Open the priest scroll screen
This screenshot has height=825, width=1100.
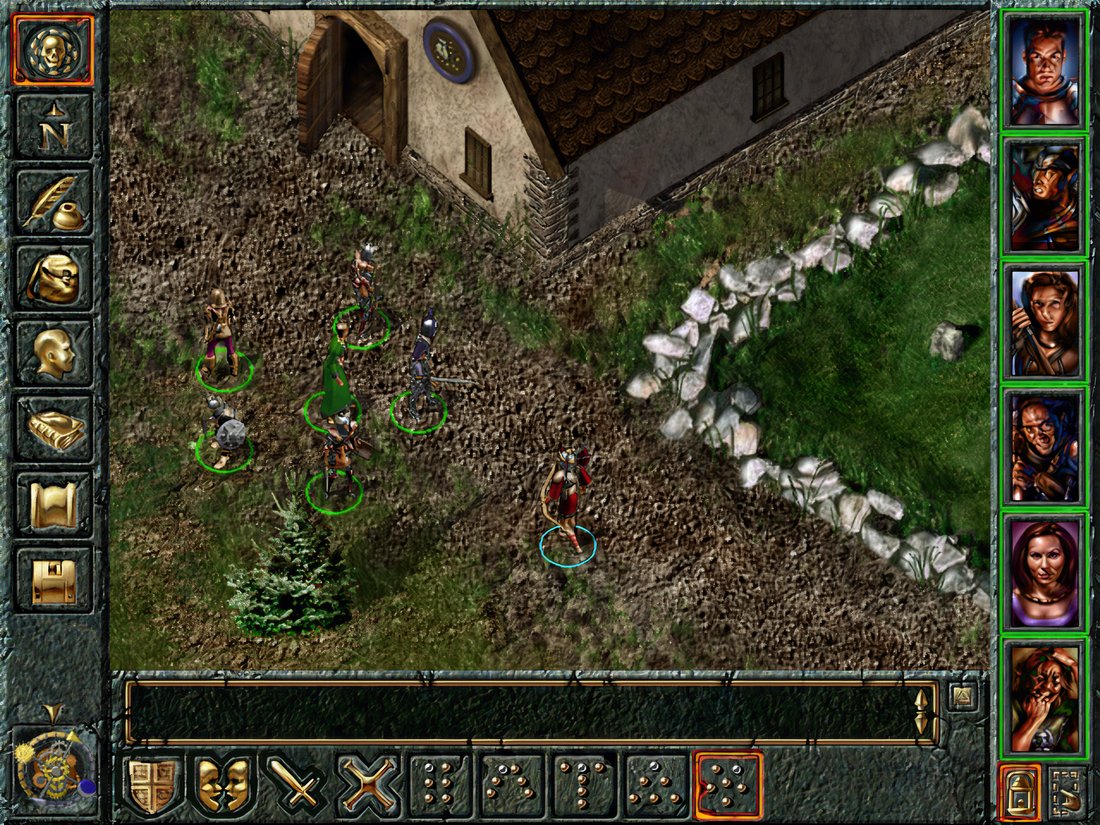(x=53, y=504)
